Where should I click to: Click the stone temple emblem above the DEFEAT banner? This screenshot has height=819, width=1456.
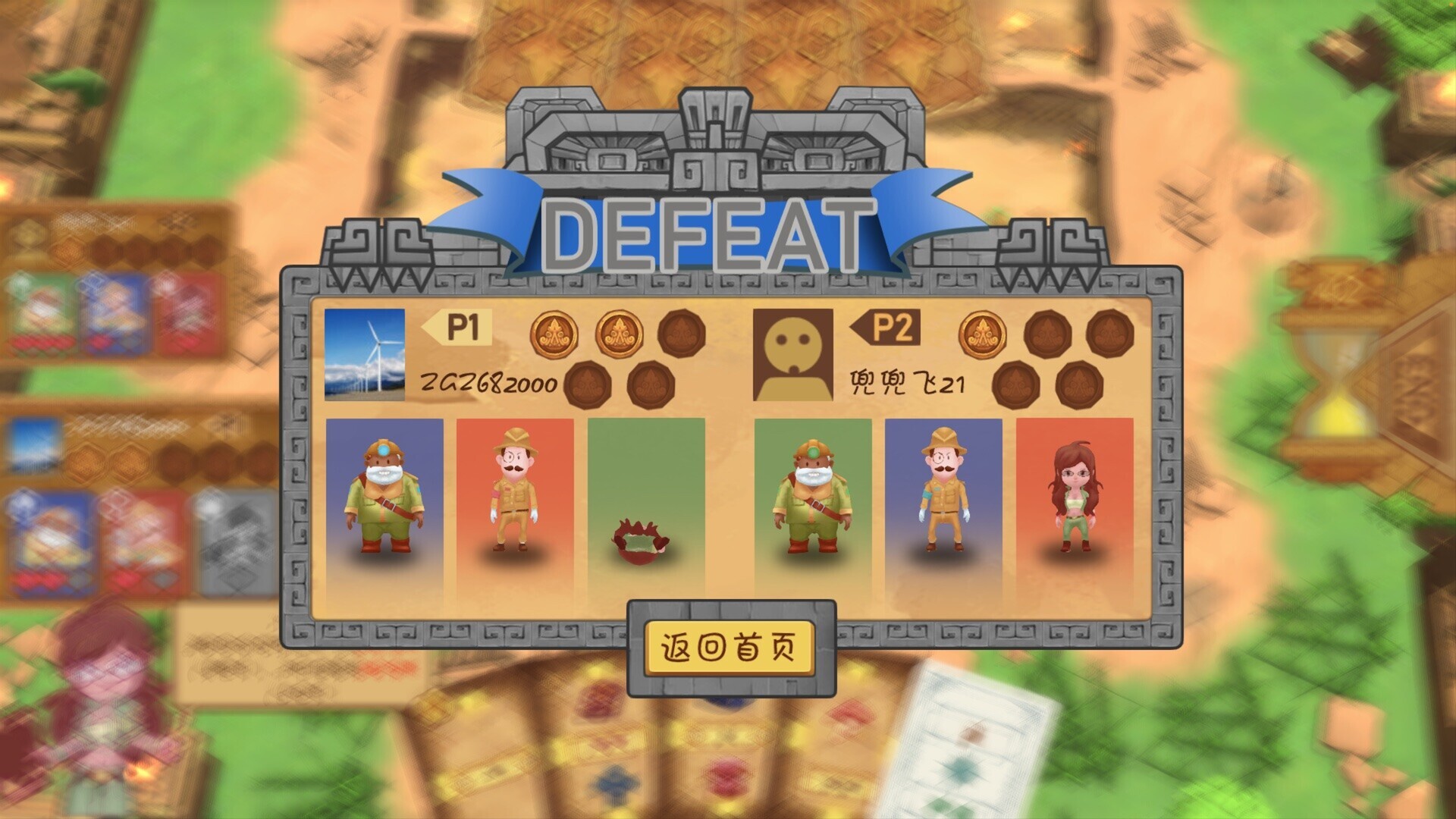click(717, 136)
